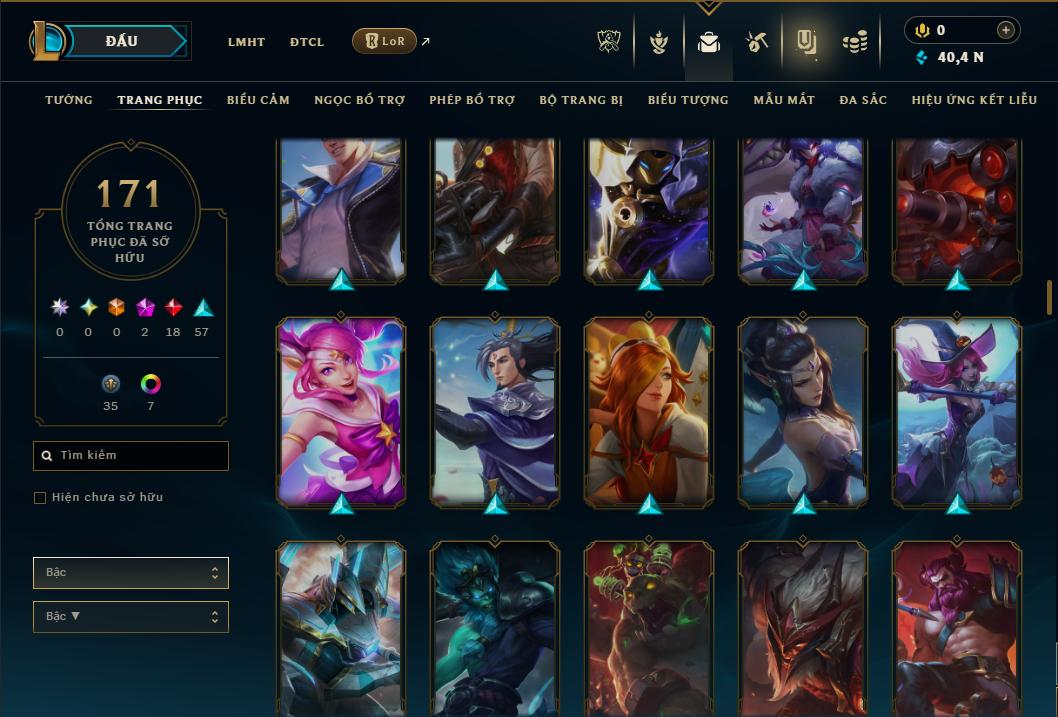Image resolution: width=1058 pixels, height=717 pixels.
Task: Switch to the Tướng tab
Action: click(x=69, y=100)
